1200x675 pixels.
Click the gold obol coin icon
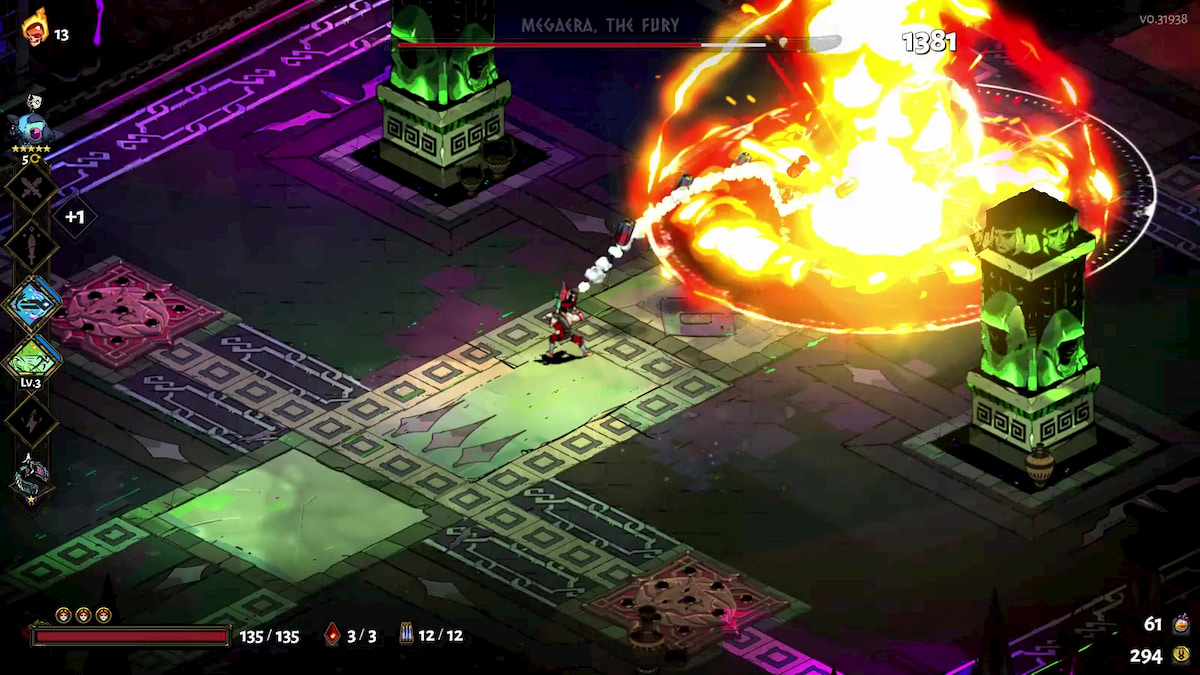pyautogui.click(x=1181, y=656)
